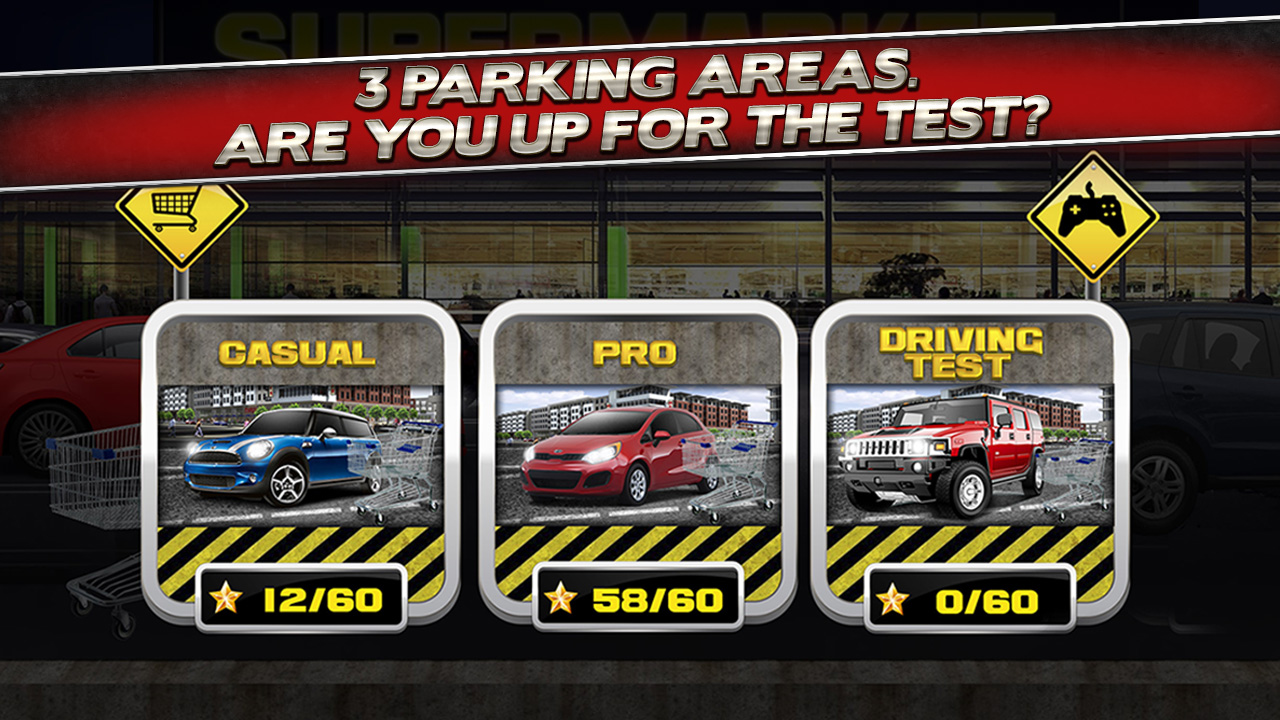This screenshot has width=1280, height=720.
Task: Tap the star icon on Driving Test card
Action: click(891, 595)
